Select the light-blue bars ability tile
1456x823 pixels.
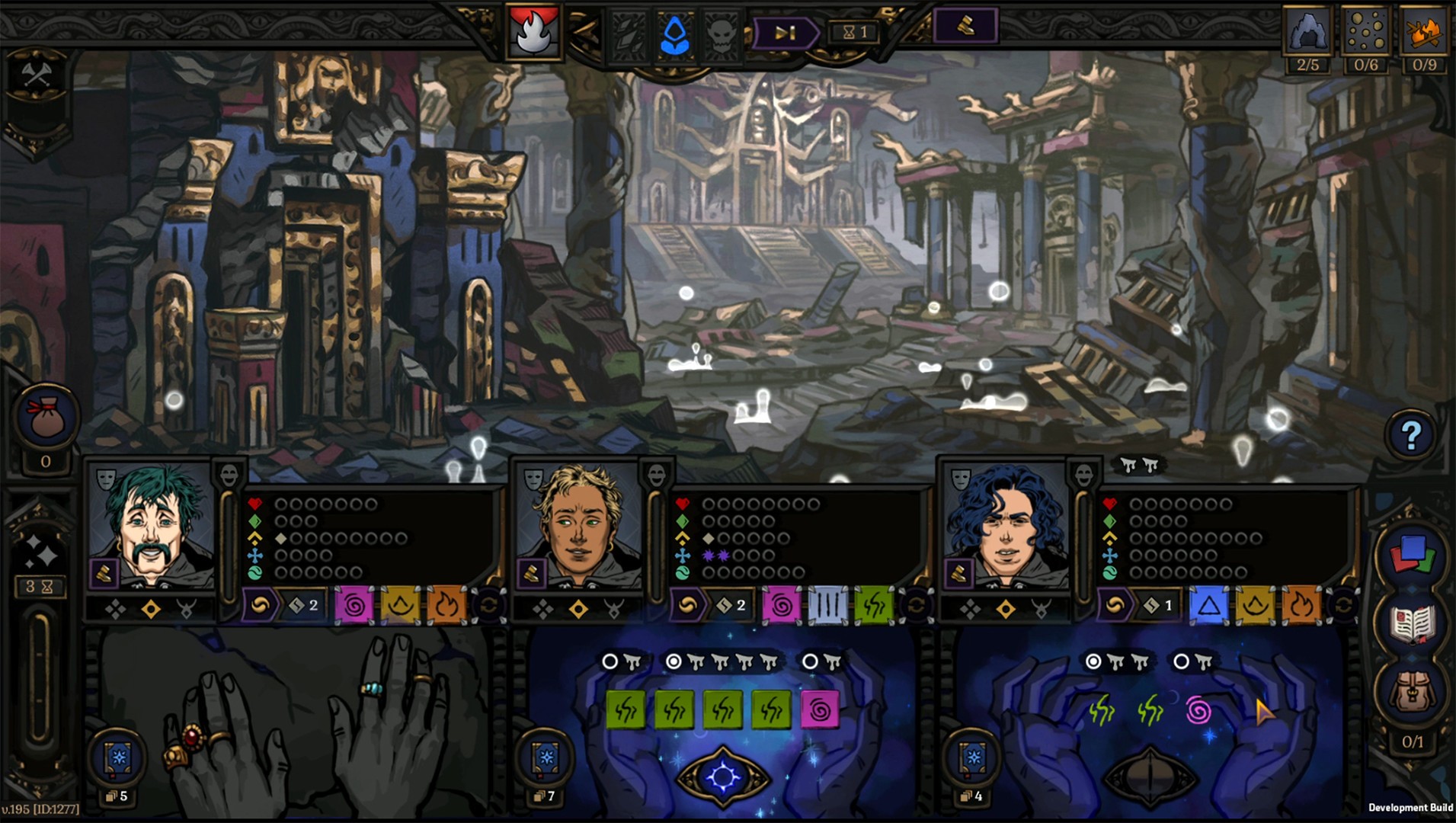[827, 606]
